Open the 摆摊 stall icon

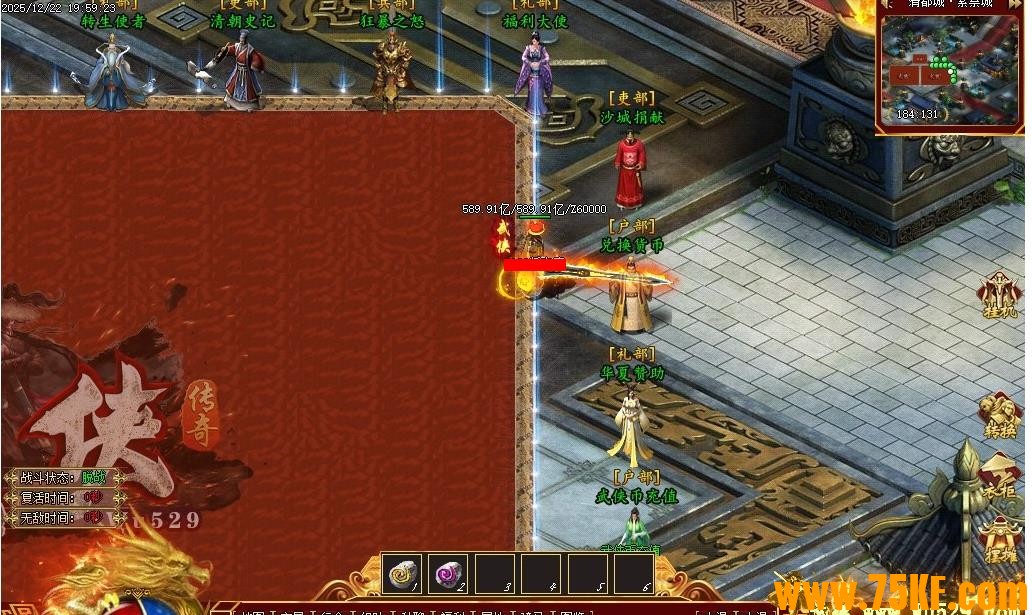coord(998,537)
